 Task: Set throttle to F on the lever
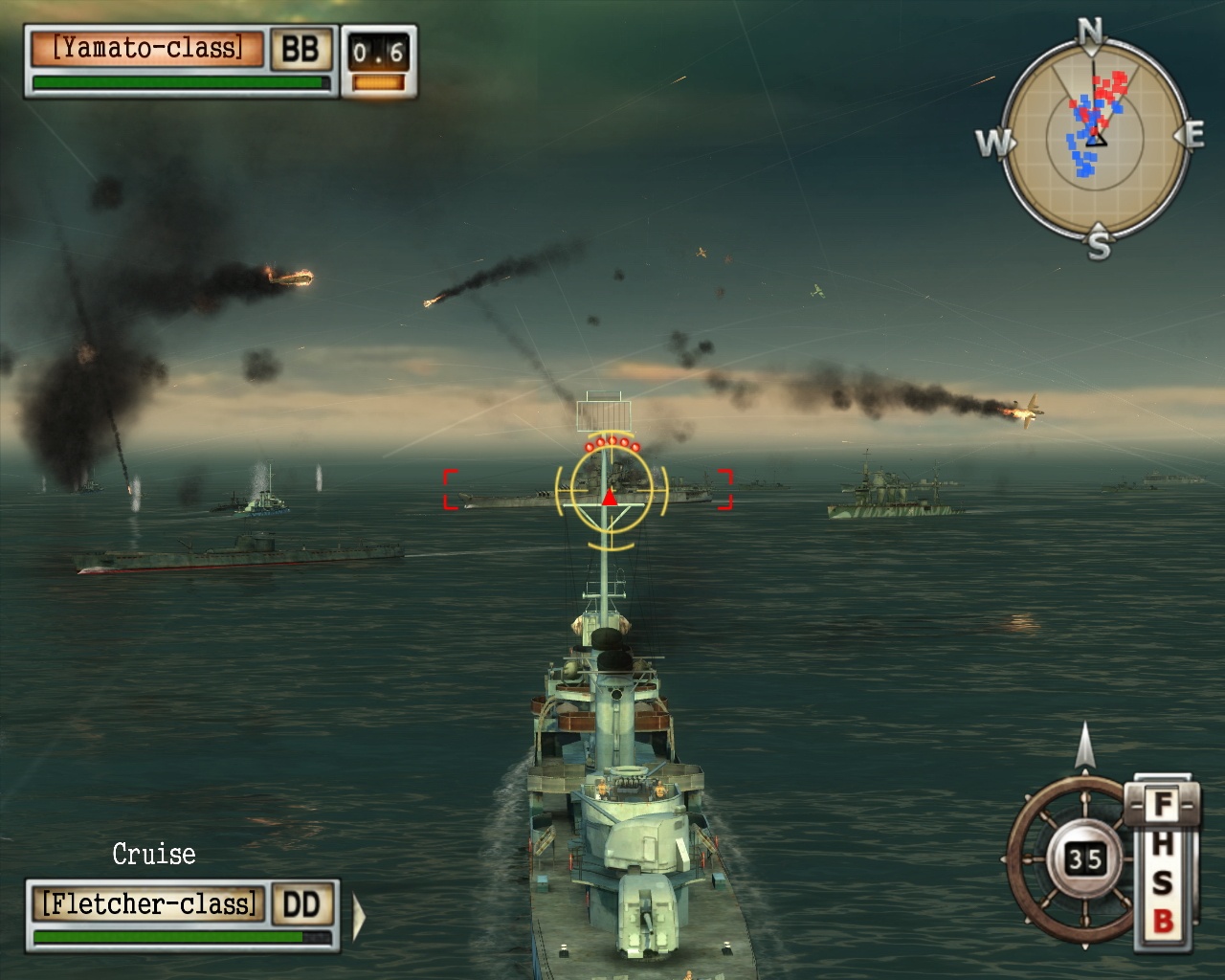tap(1163, 804)
